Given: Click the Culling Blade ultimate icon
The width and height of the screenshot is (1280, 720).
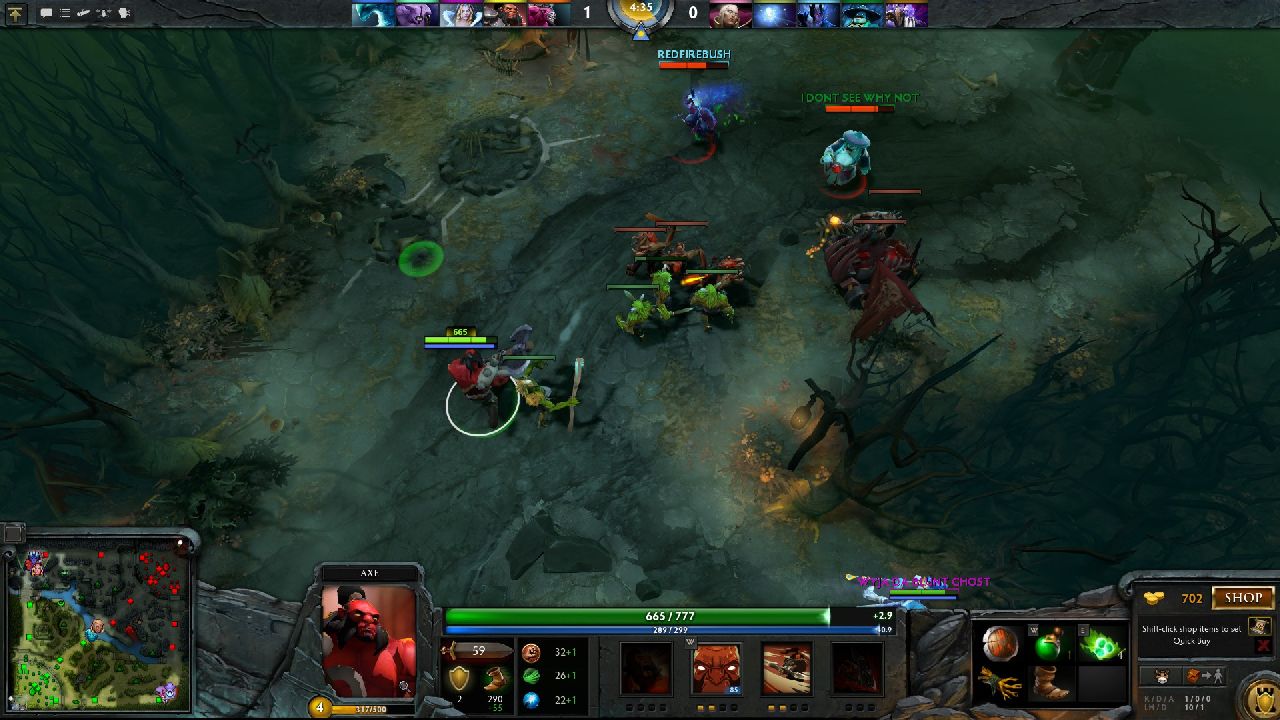Looking at the screenshot, I should coord(858,668).
